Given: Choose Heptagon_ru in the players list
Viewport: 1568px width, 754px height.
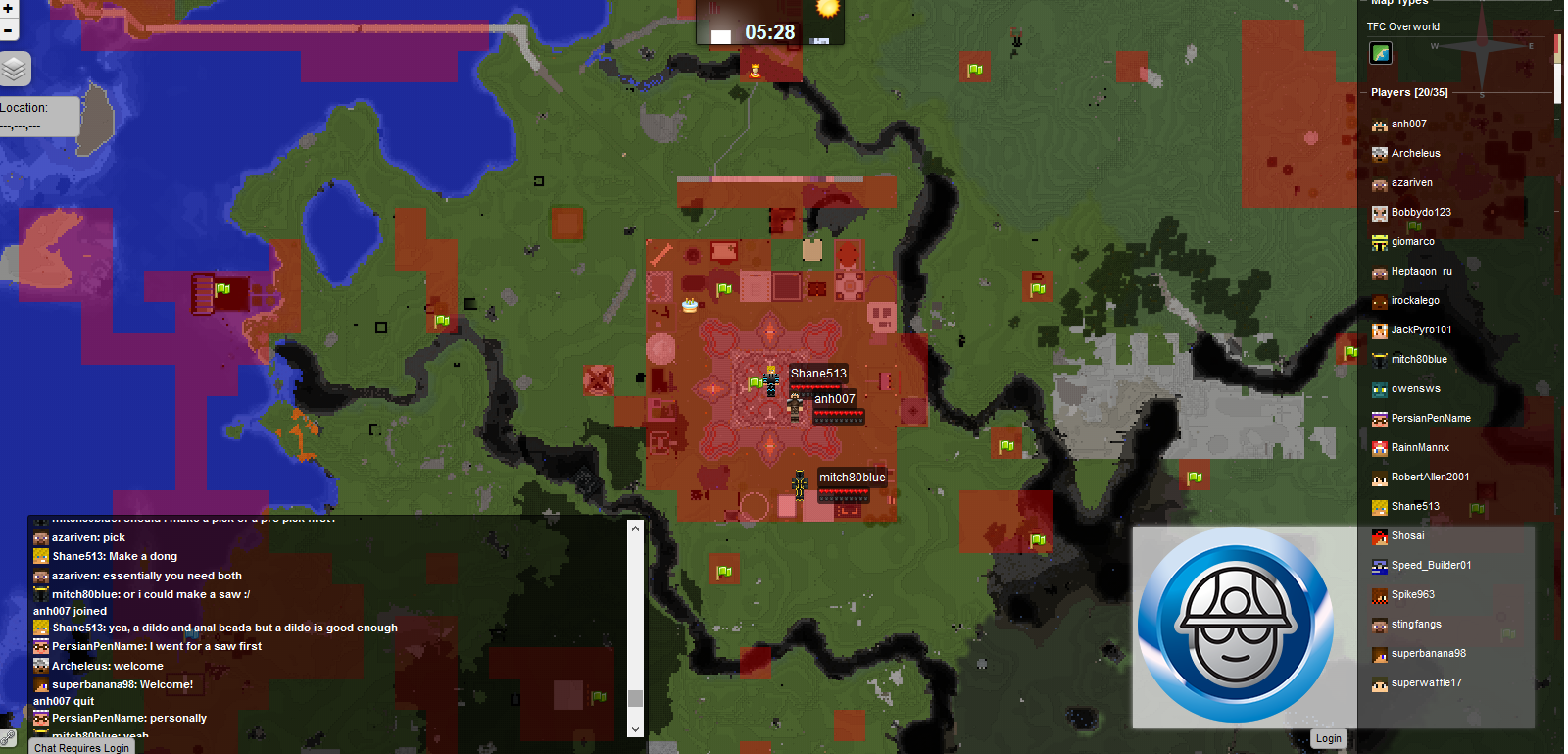Looking at the screenshot, I should point(1421,272).
